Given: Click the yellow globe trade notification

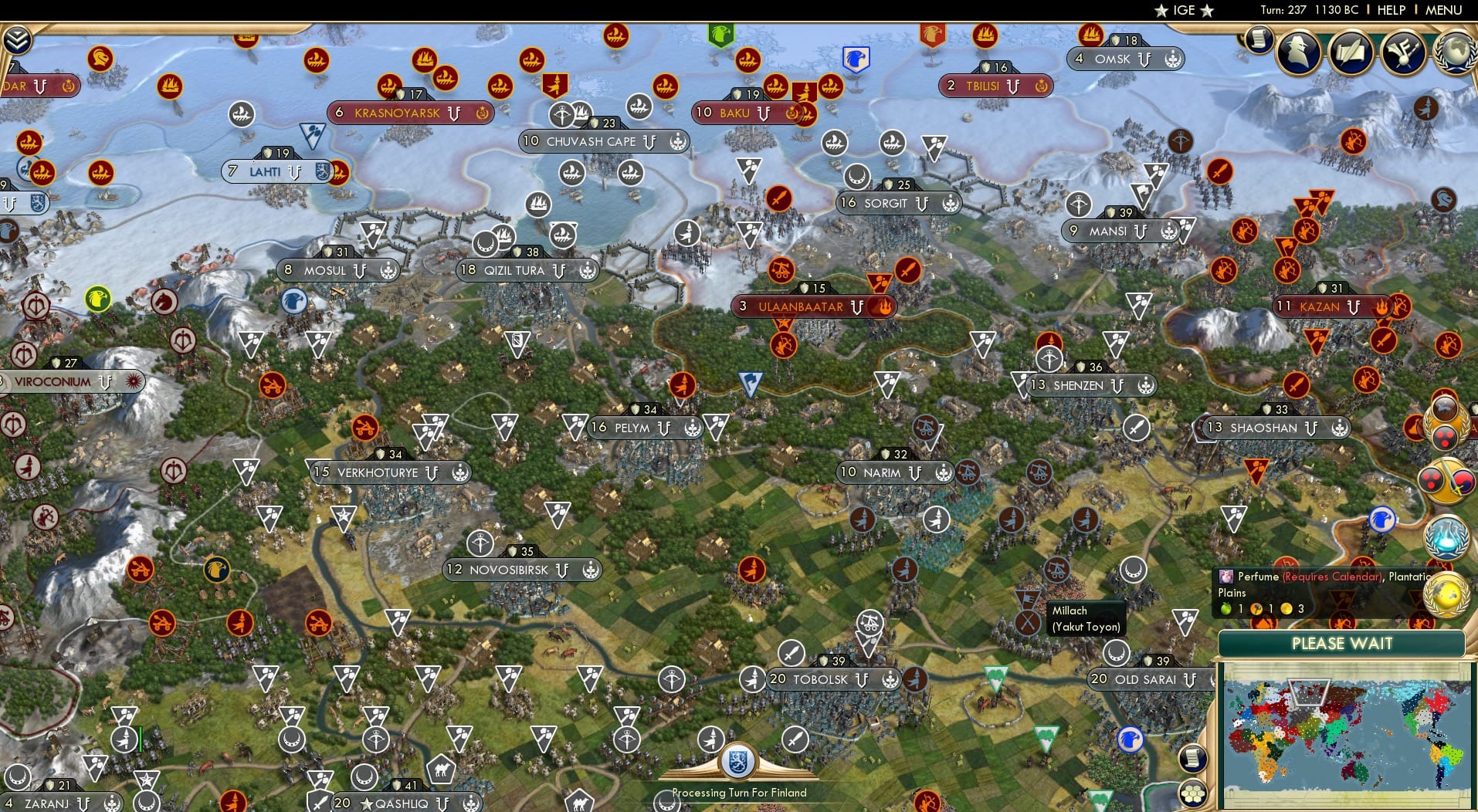Looking at the screenshot, I should (x=1449, y=593).
